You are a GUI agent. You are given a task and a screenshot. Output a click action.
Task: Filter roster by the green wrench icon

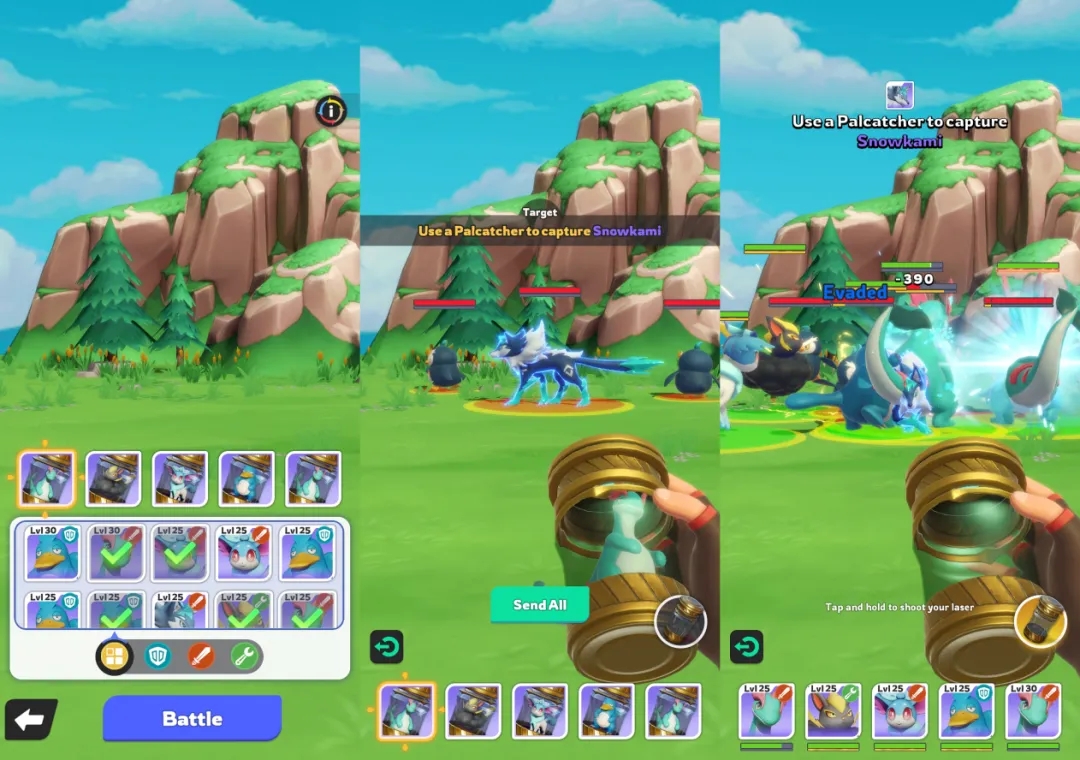pyautogui.click(x=244, y=656)
